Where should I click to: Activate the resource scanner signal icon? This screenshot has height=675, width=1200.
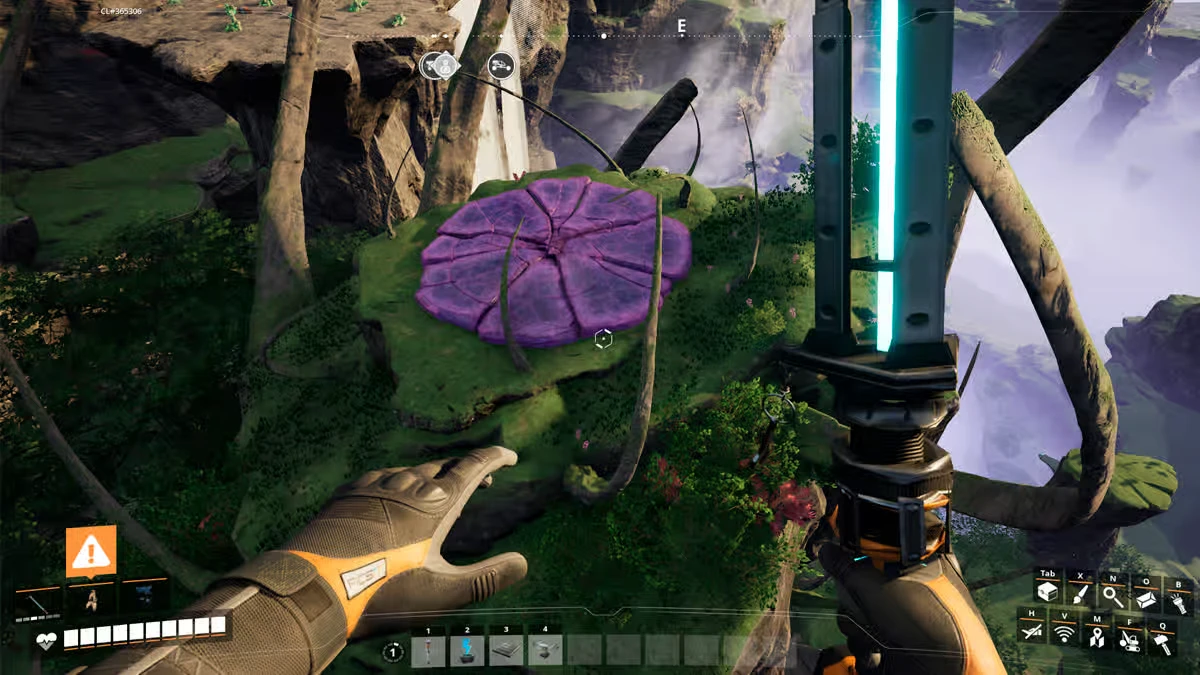coord(1064,633)
